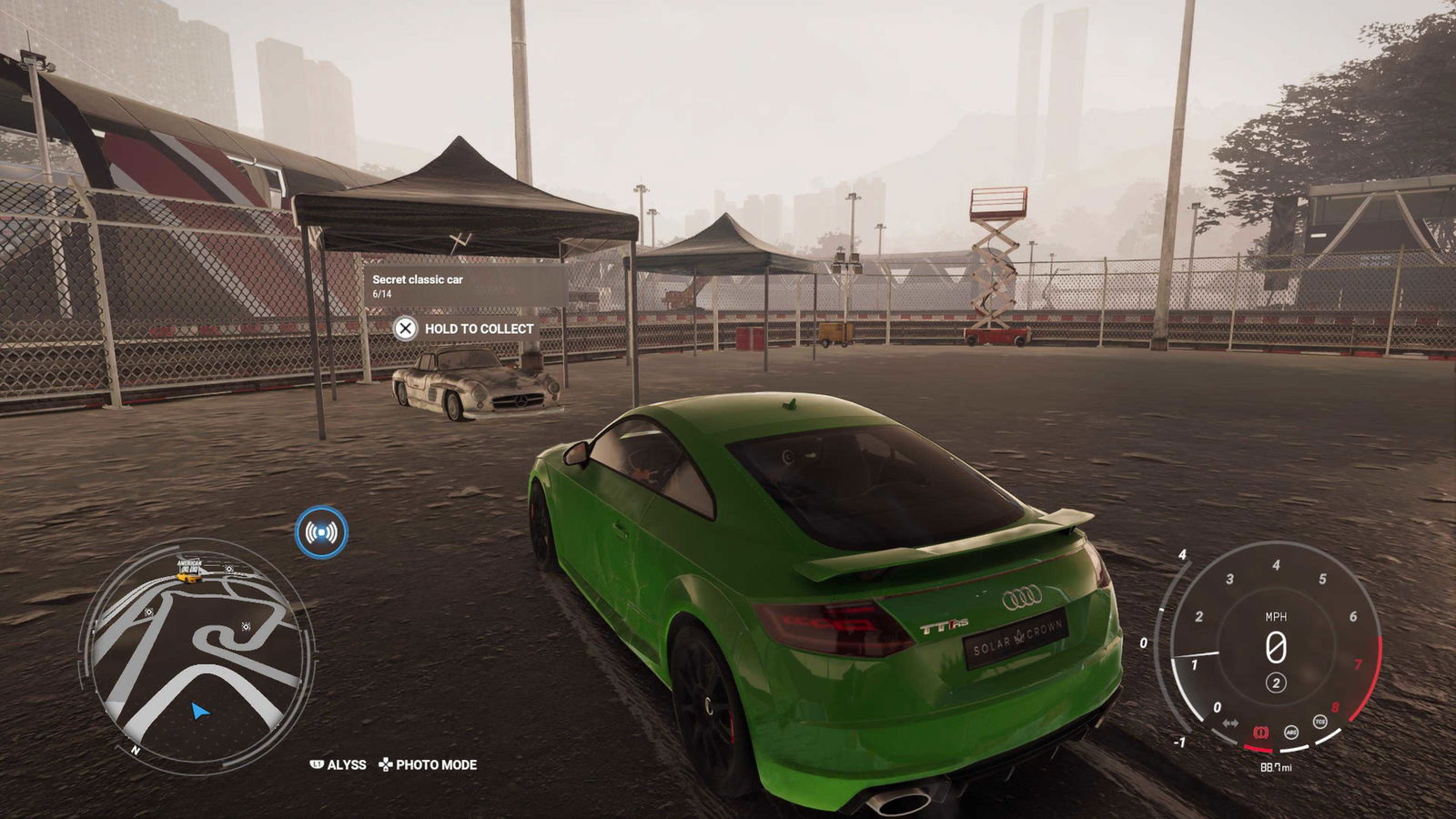Click the blue player arrow on the minimap
Viewport: 1456px width, 819px height.
pos(200,711)
